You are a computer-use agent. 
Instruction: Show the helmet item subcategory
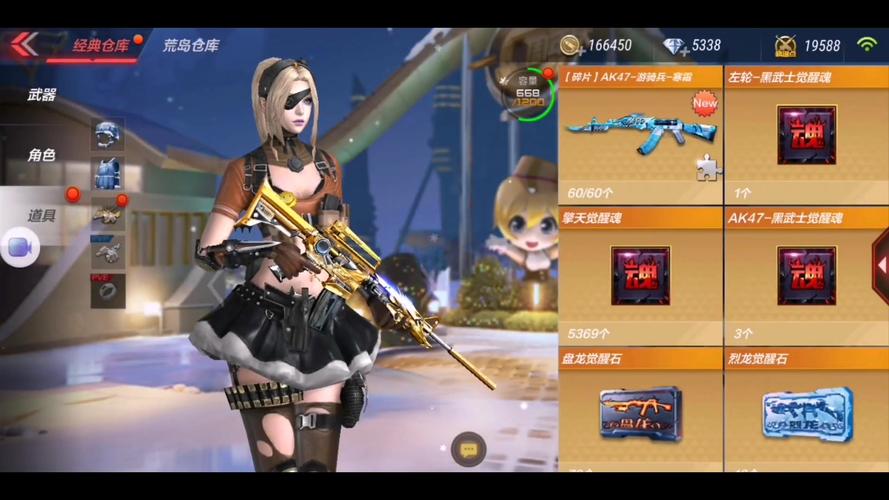(x=107, y=132)
